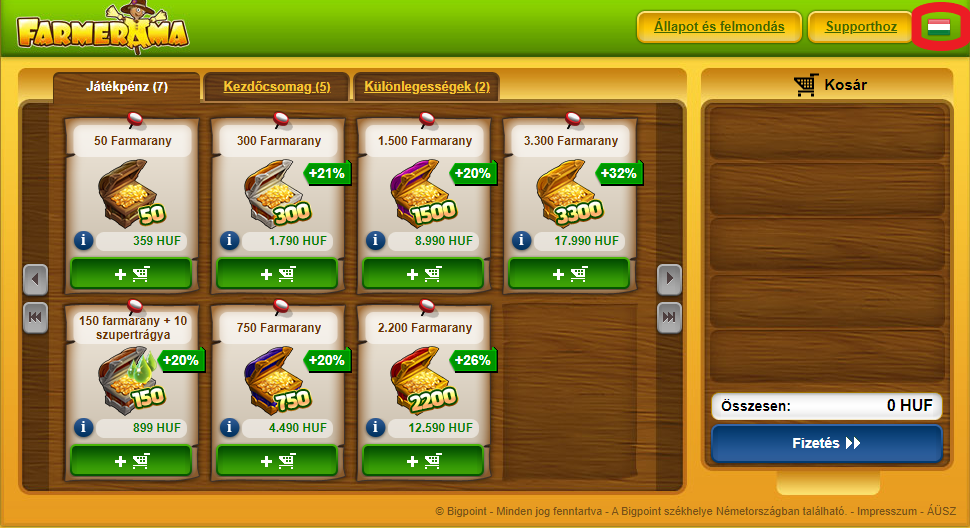The height and width of the screenshot is (528, 970).
Task: Open Állapot és felmondás page
Action: [x=718, y=27]
